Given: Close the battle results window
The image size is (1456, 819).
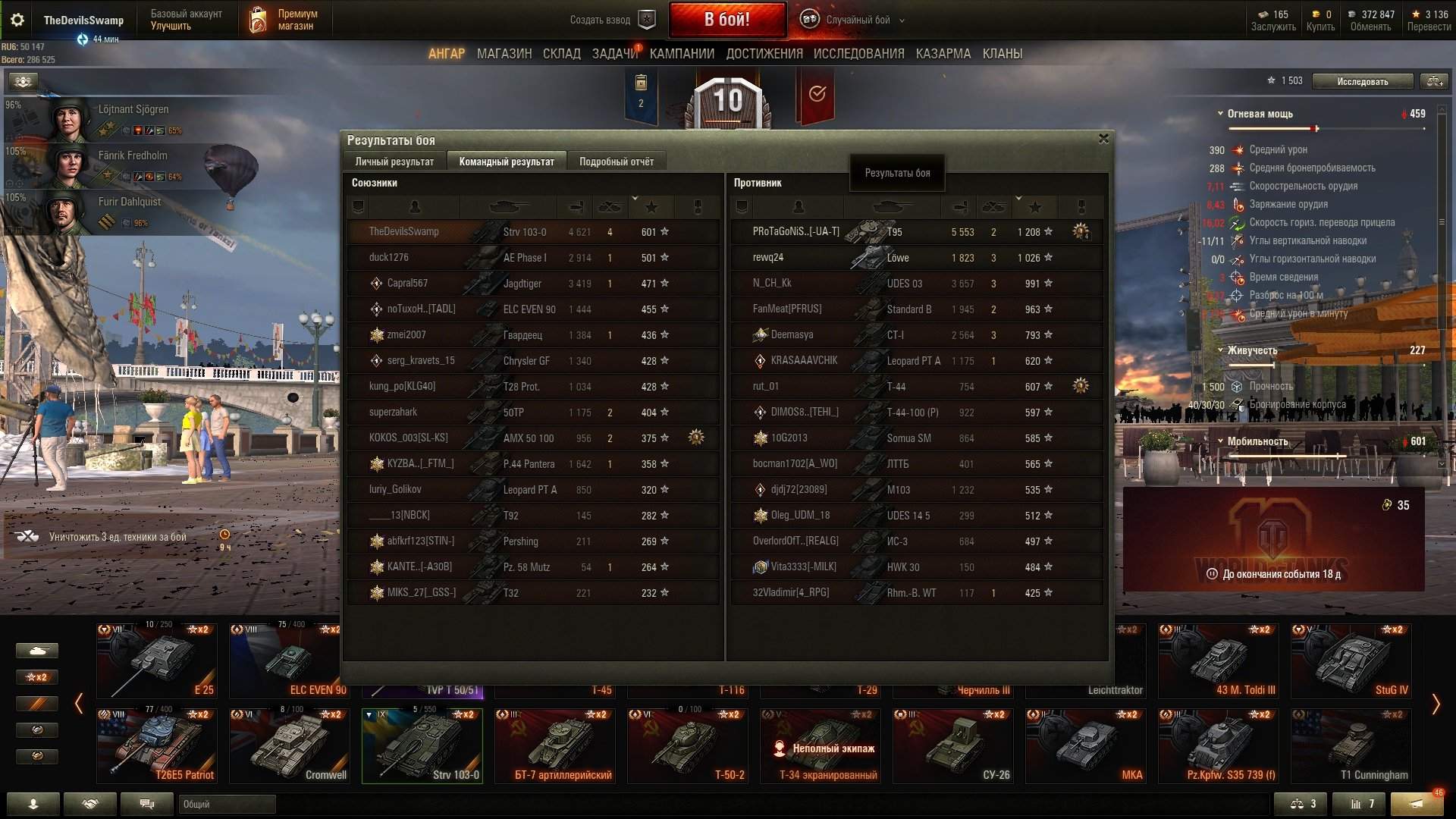Looking at the screenshot, I should pos(1103,139).
